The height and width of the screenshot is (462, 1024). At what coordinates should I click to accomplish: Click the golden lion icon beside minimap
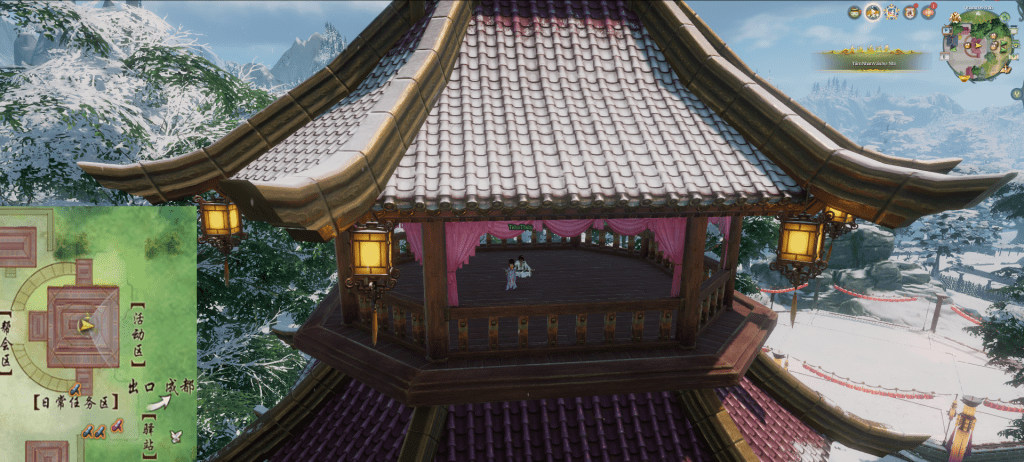955,17
